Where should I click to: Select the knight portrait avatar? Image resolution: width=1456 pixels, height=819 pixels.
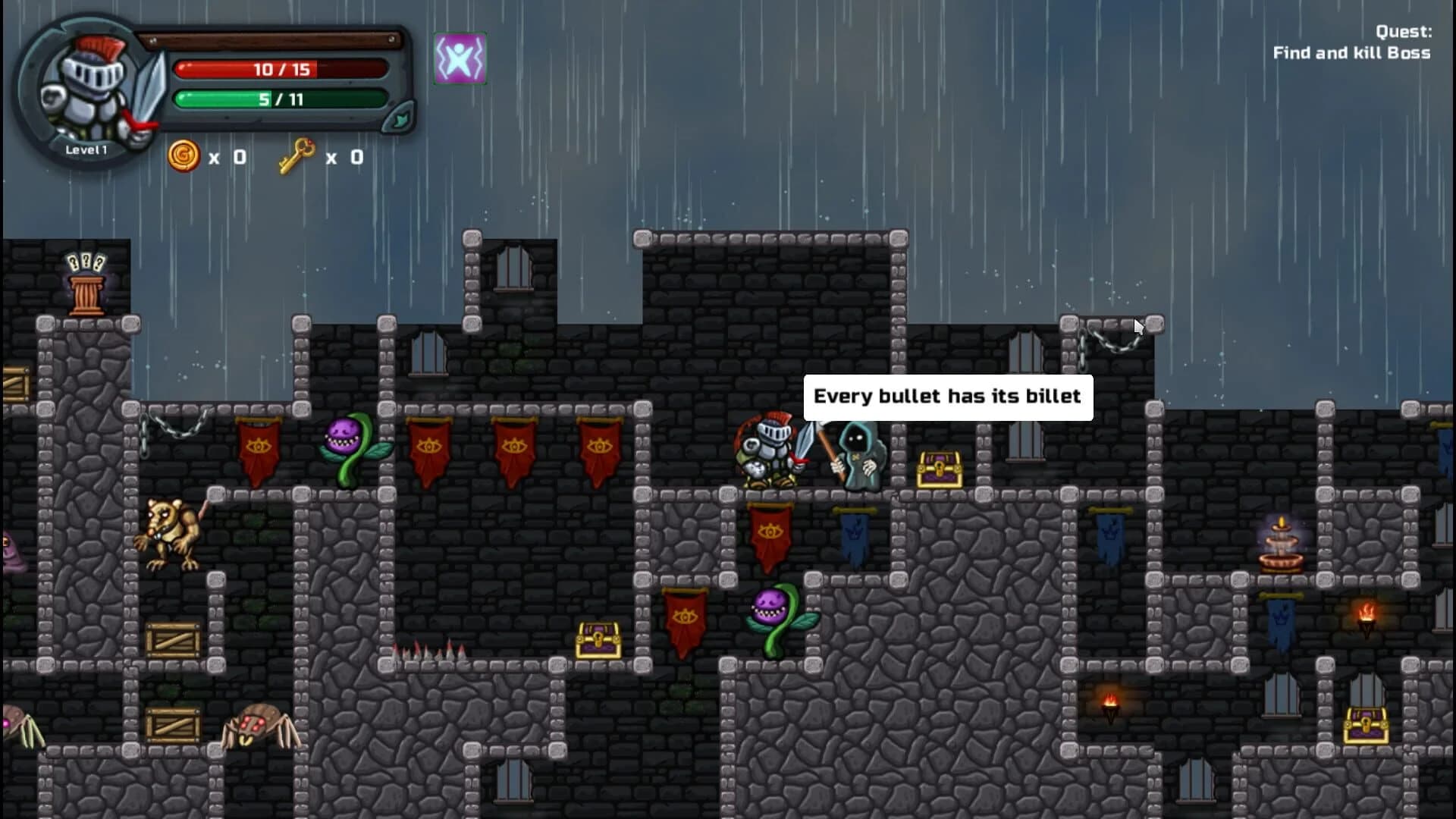(91, 83)
